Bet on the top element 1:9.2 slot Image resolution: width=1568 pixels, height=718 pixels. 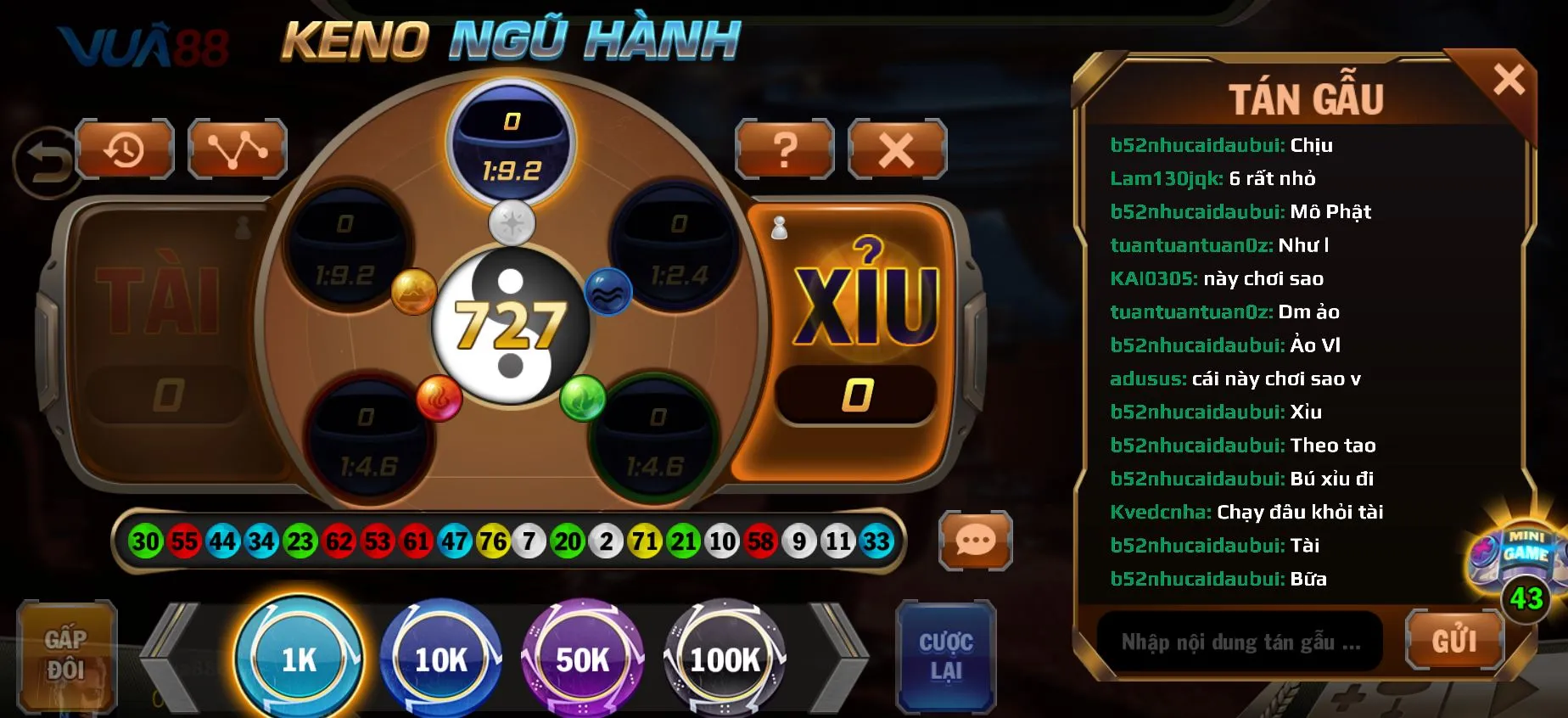click(x=511, y=144)
